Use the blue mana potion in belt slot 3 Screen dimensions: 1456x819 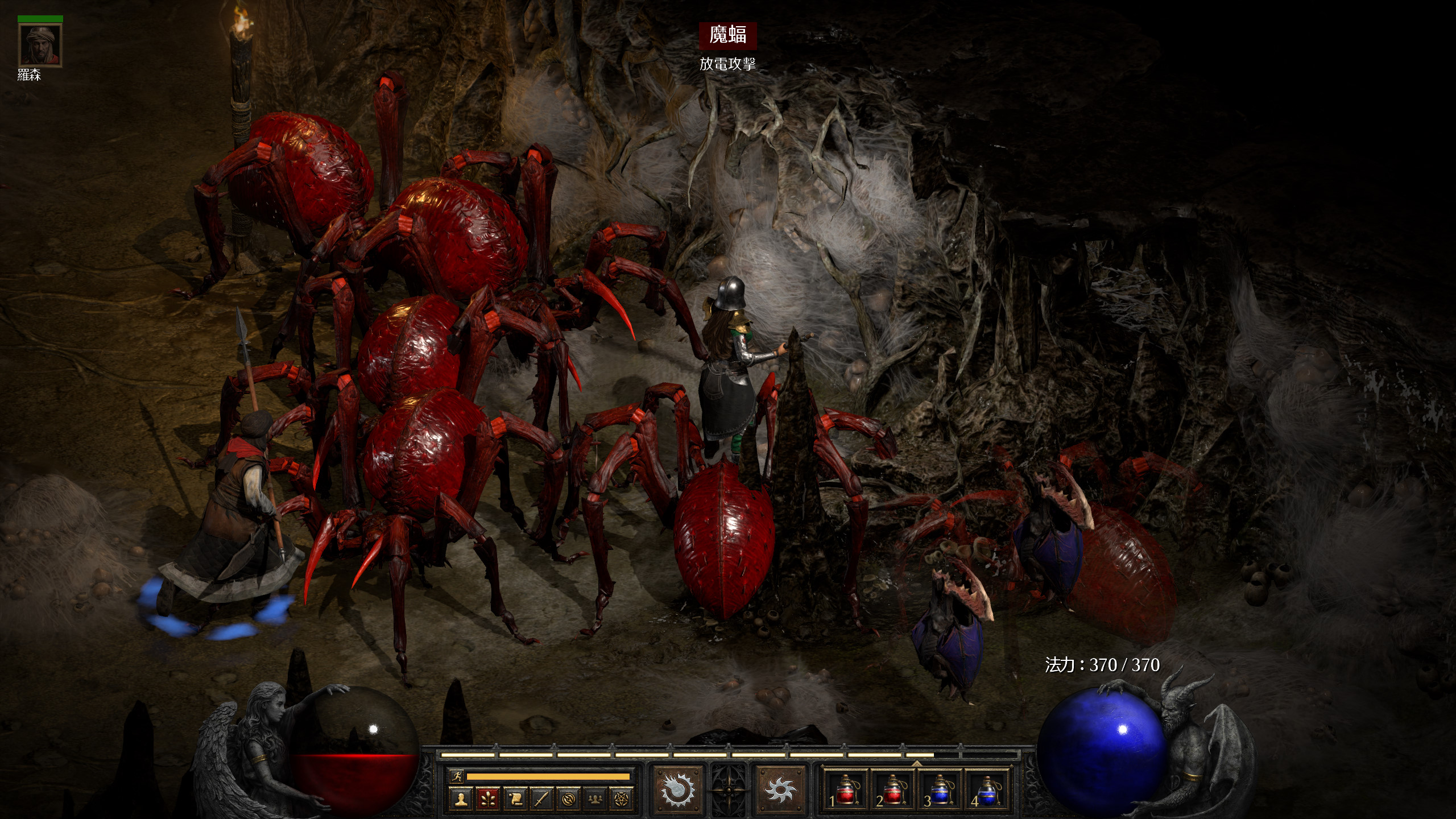click(x=939, y=791)
